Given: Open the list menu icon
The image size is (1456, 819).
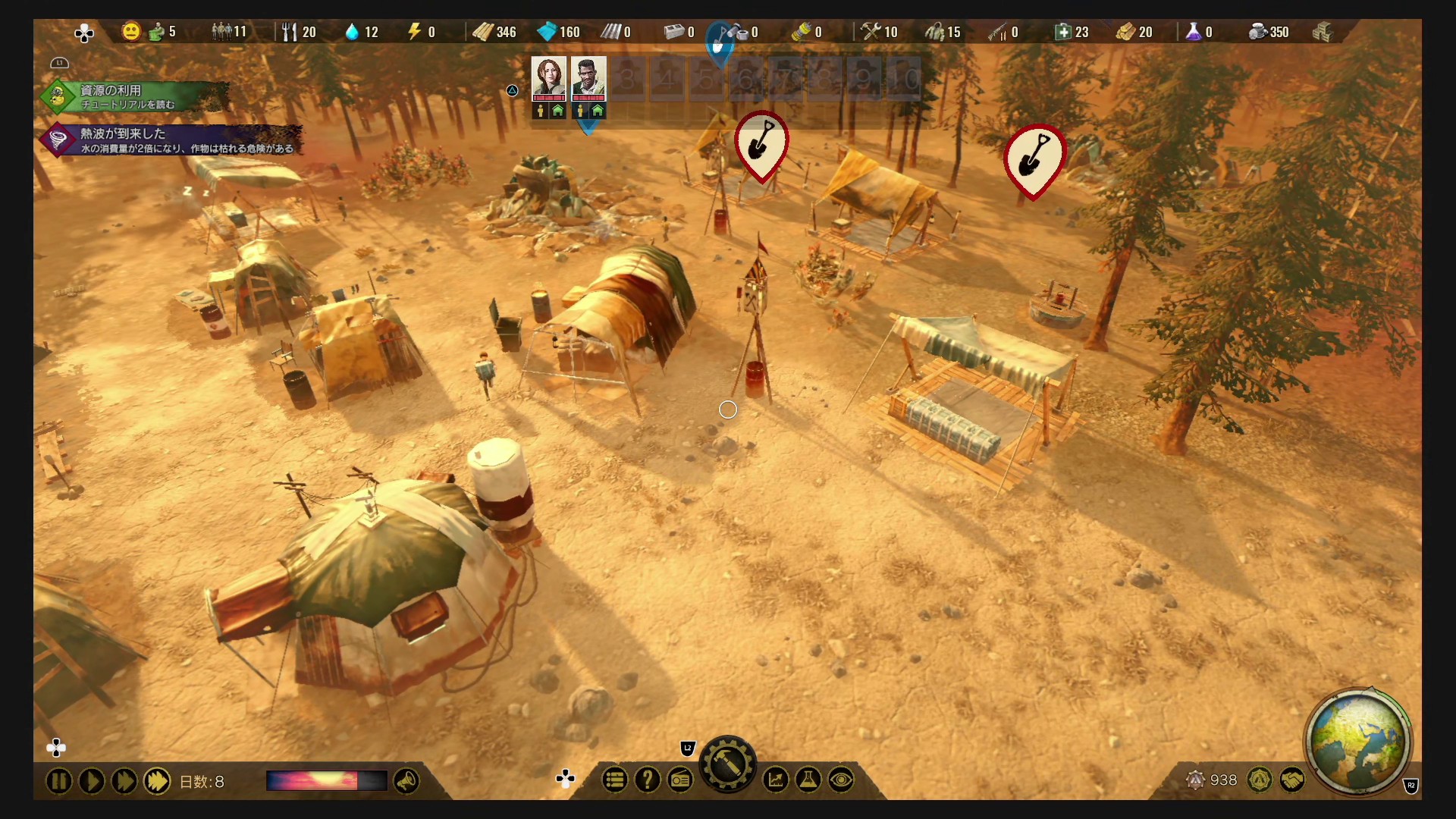Looking at the screenshot, I should point(615,780).
